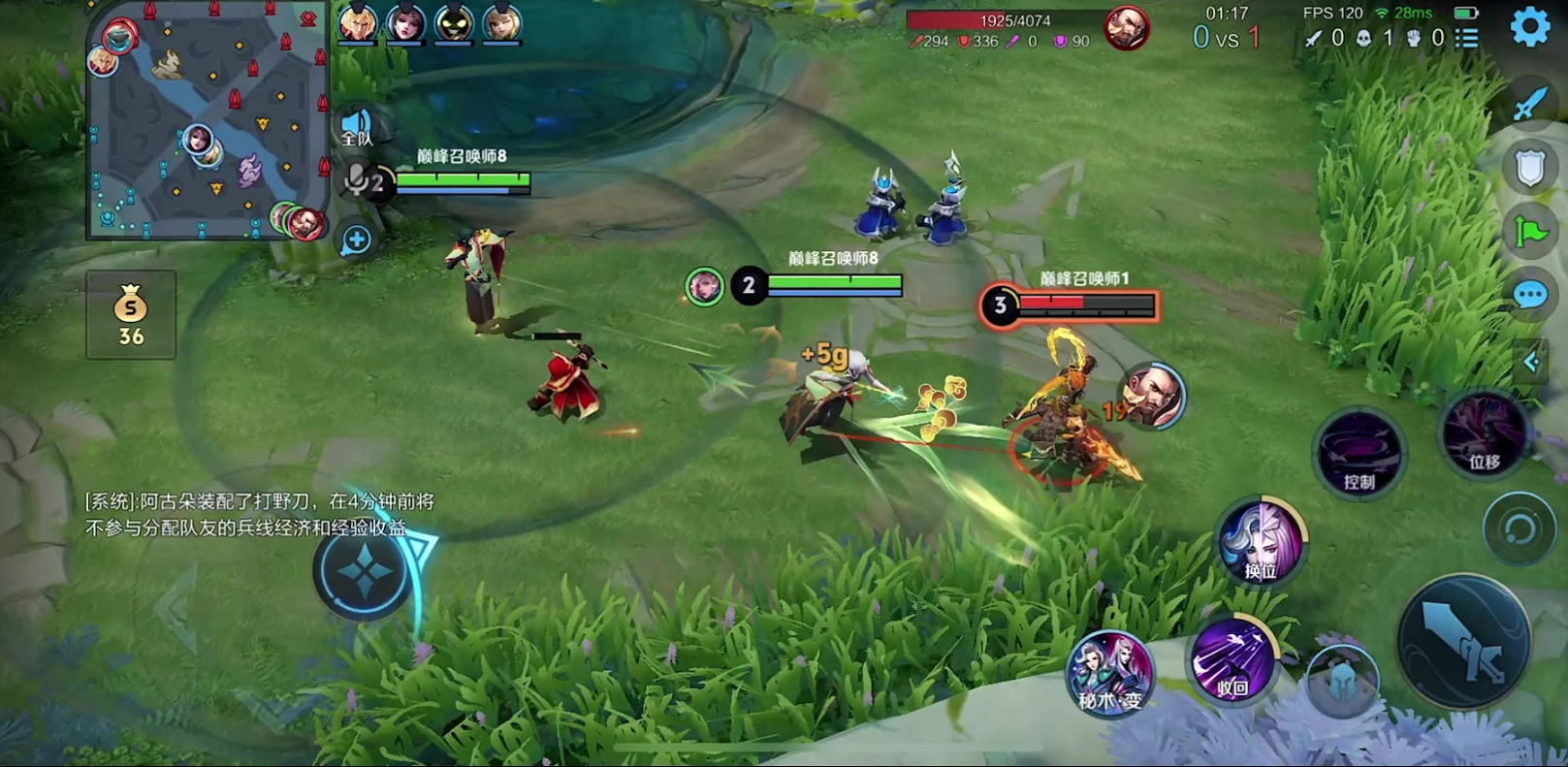Activate the 控制 skill
This screenshot has width=1568, height=767.
tap(1358, 455)
